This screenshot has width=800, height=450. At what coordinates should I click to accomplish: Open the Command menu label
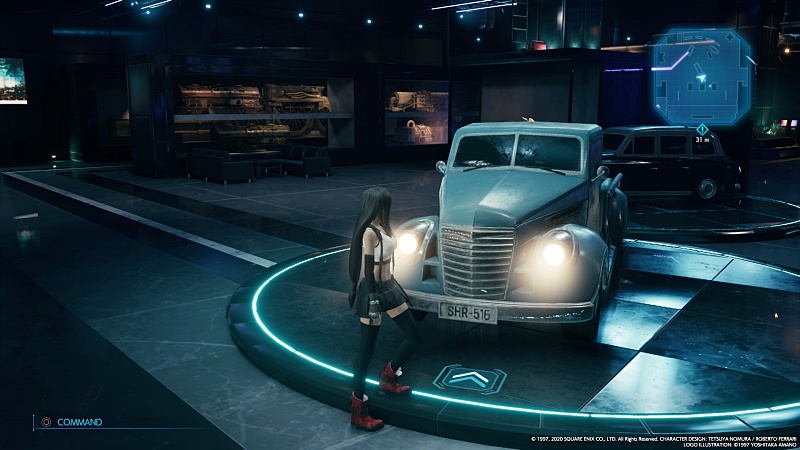click(78, 422)
